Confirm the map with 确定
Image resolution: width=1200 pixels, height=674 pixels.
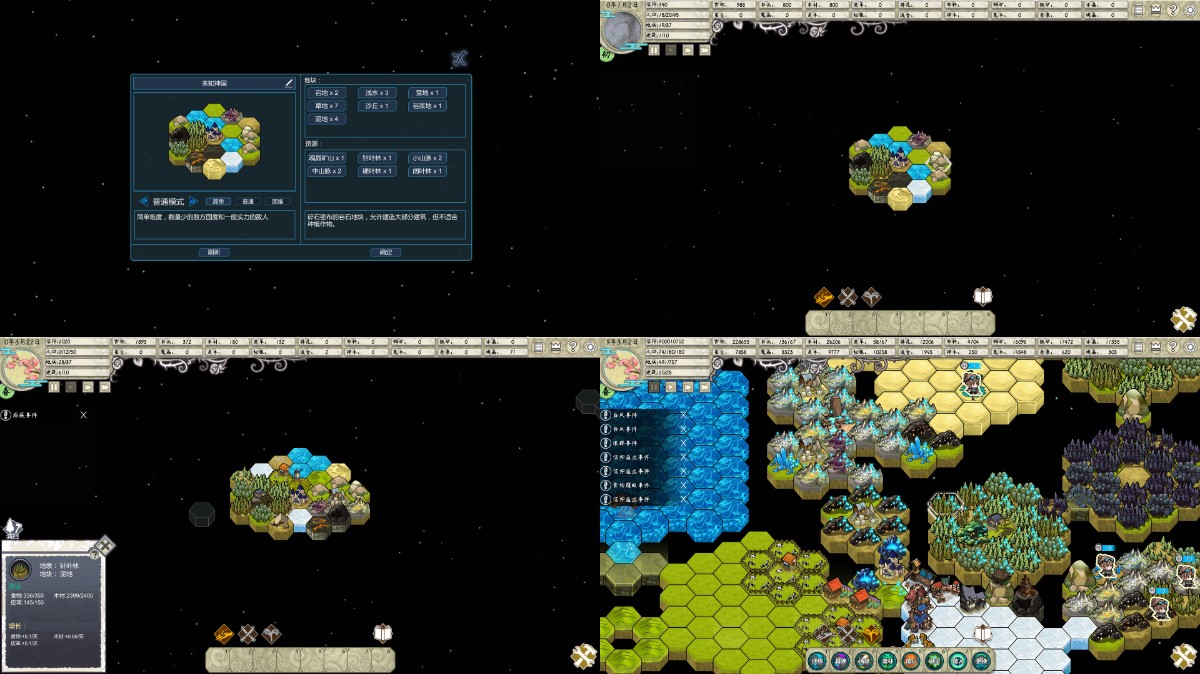(385, 252)
